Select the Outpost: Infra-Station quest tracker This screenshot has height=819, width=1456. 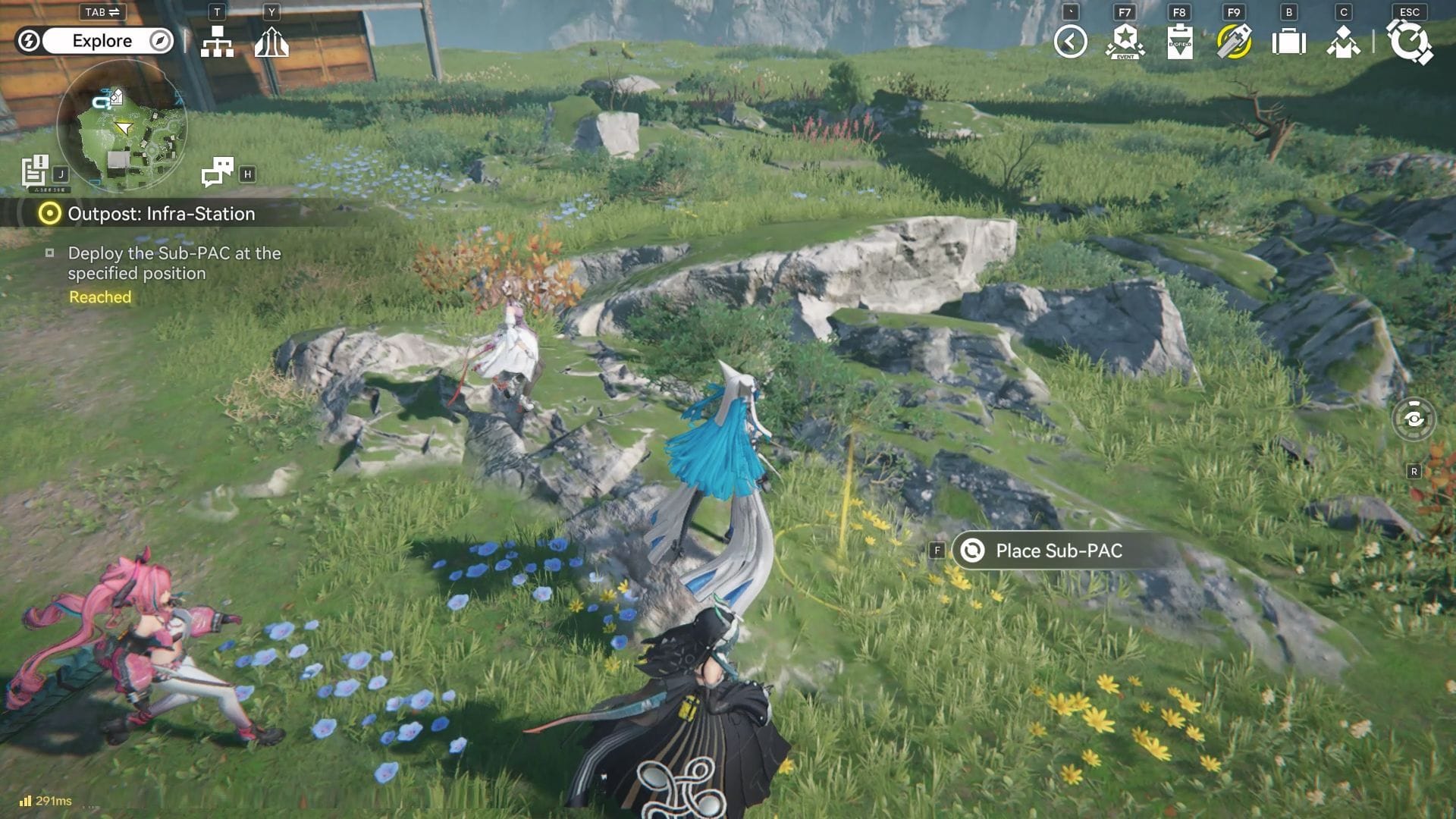[x=161, y=214]
